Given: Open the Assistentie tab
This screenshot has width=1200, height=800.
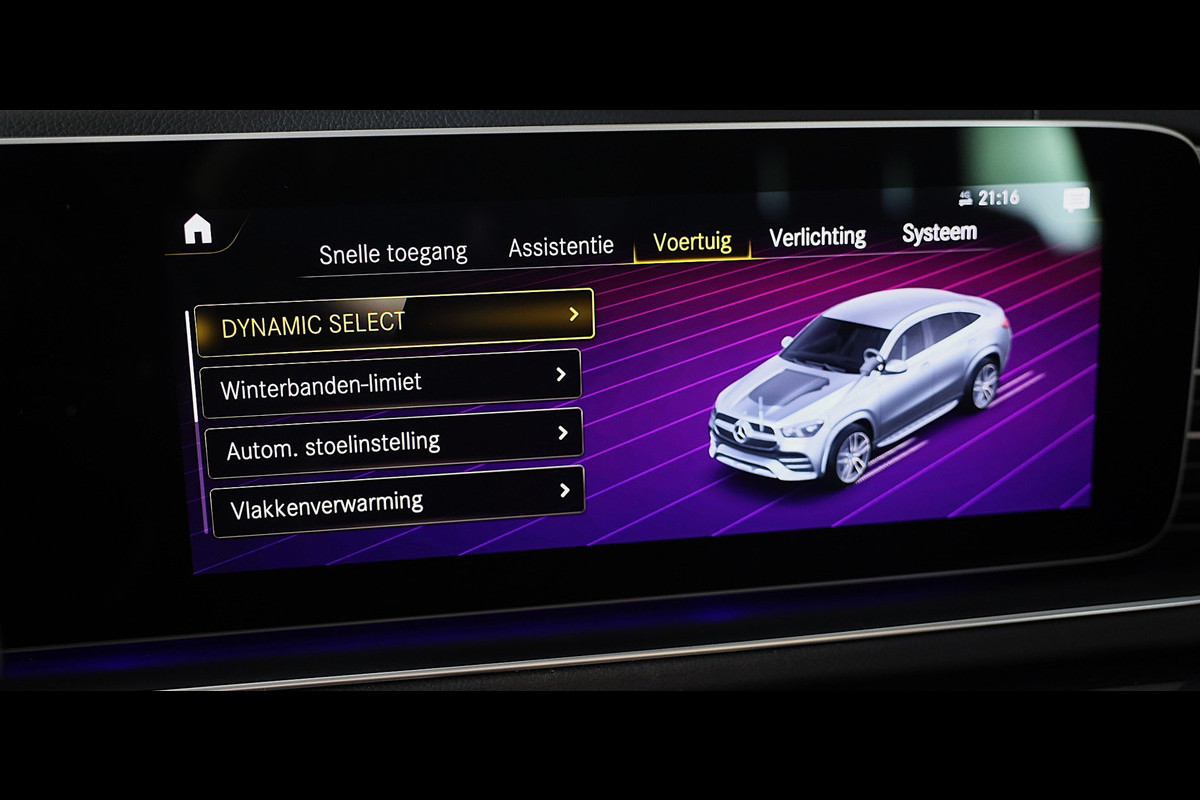Looking at the screenshot, I should [561, 247].
